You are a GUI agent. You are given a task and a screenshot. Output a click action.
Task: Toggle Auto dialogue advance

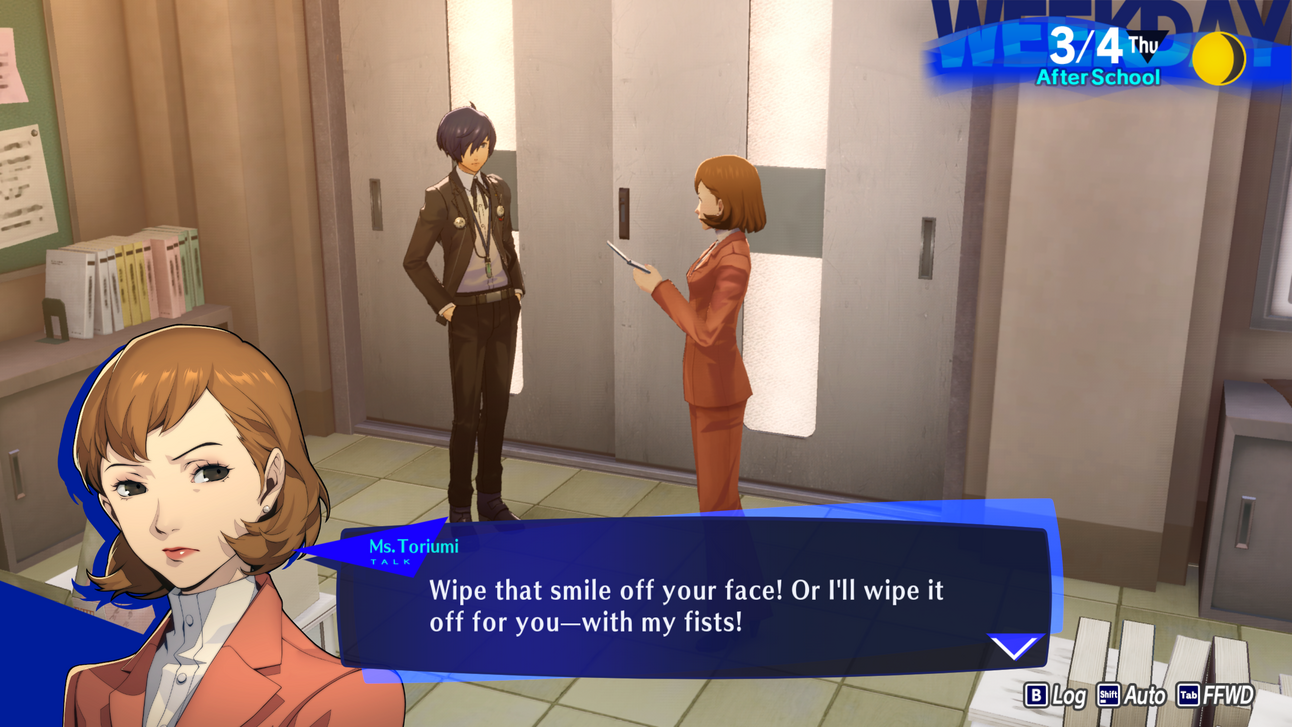coord(1132,695)
